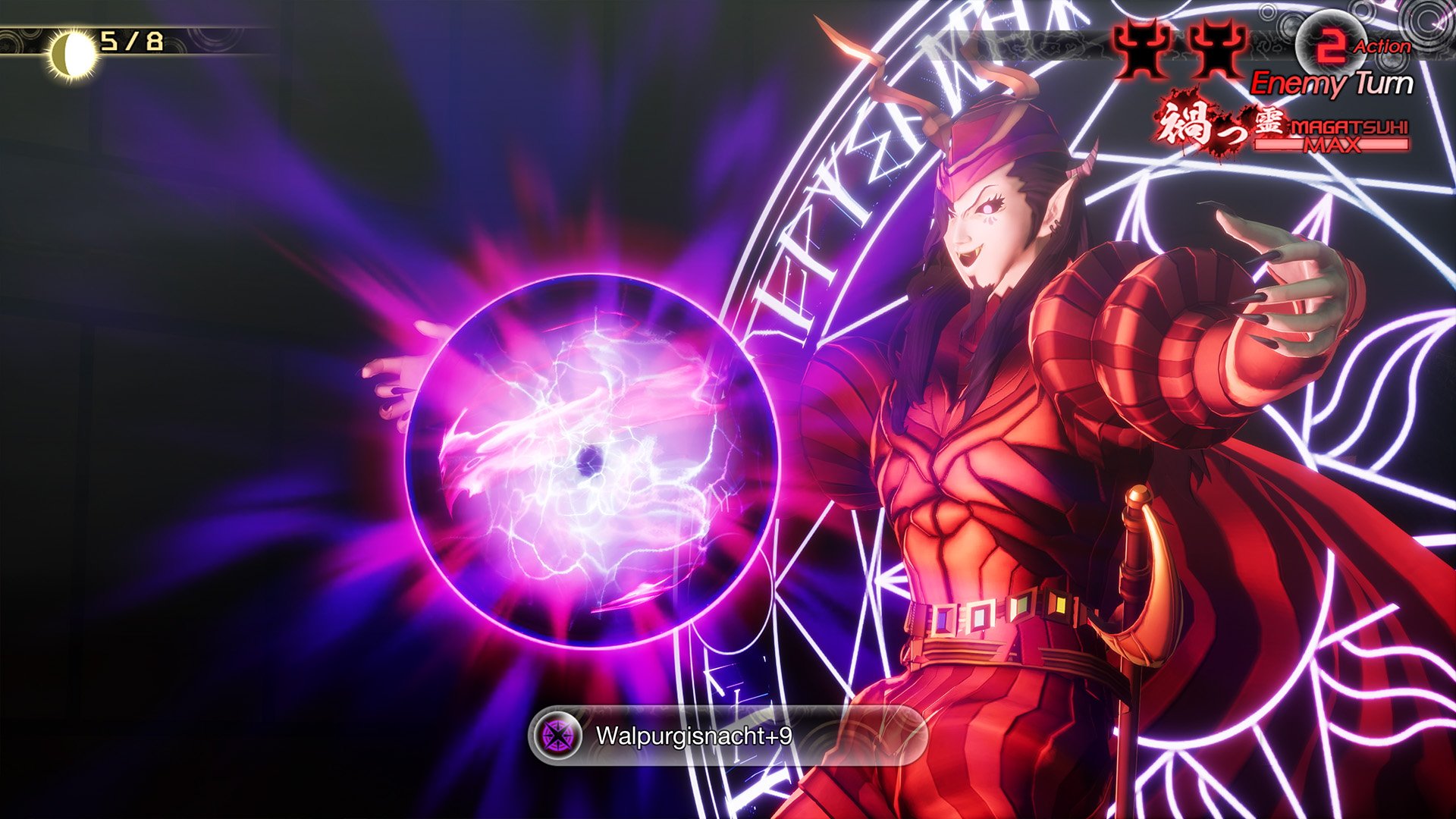Click the first red press turn icon
This screenshot has height=819, width=1456.
(x=1140, y=47)
